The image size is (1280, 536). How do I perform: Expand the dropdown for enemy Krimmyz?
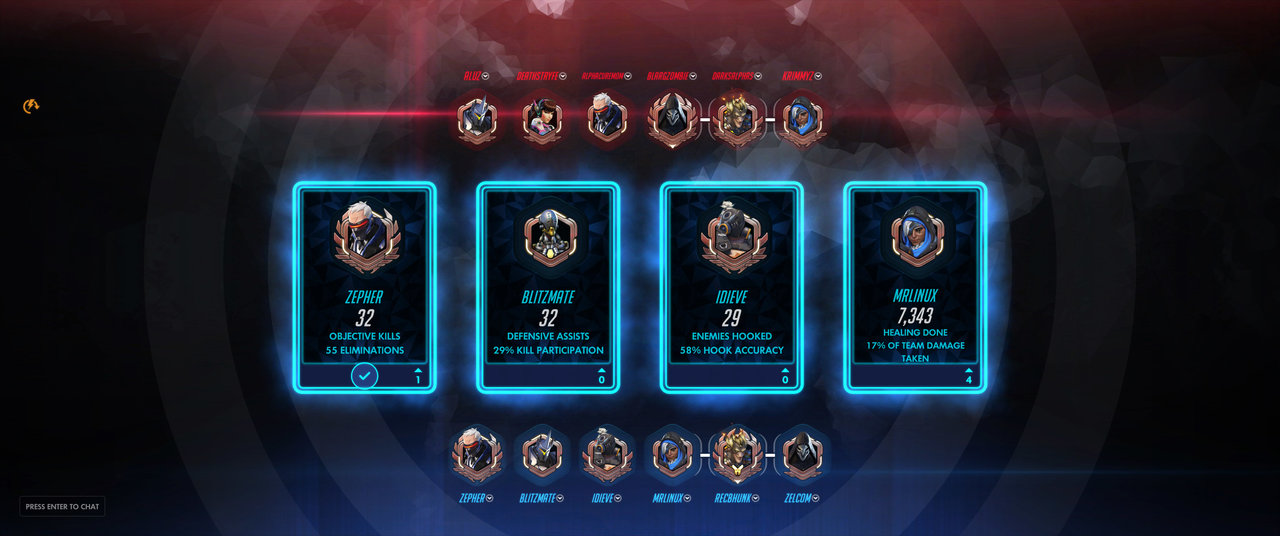click(x=819, y=76)
